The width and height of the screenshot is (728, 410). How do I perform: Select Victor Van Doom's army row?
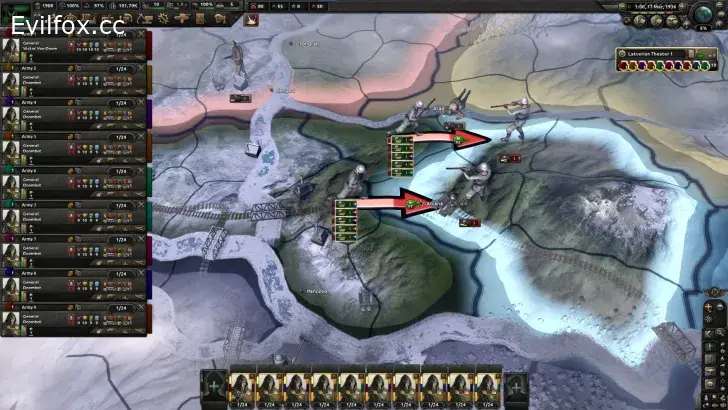tap(70, 45)
